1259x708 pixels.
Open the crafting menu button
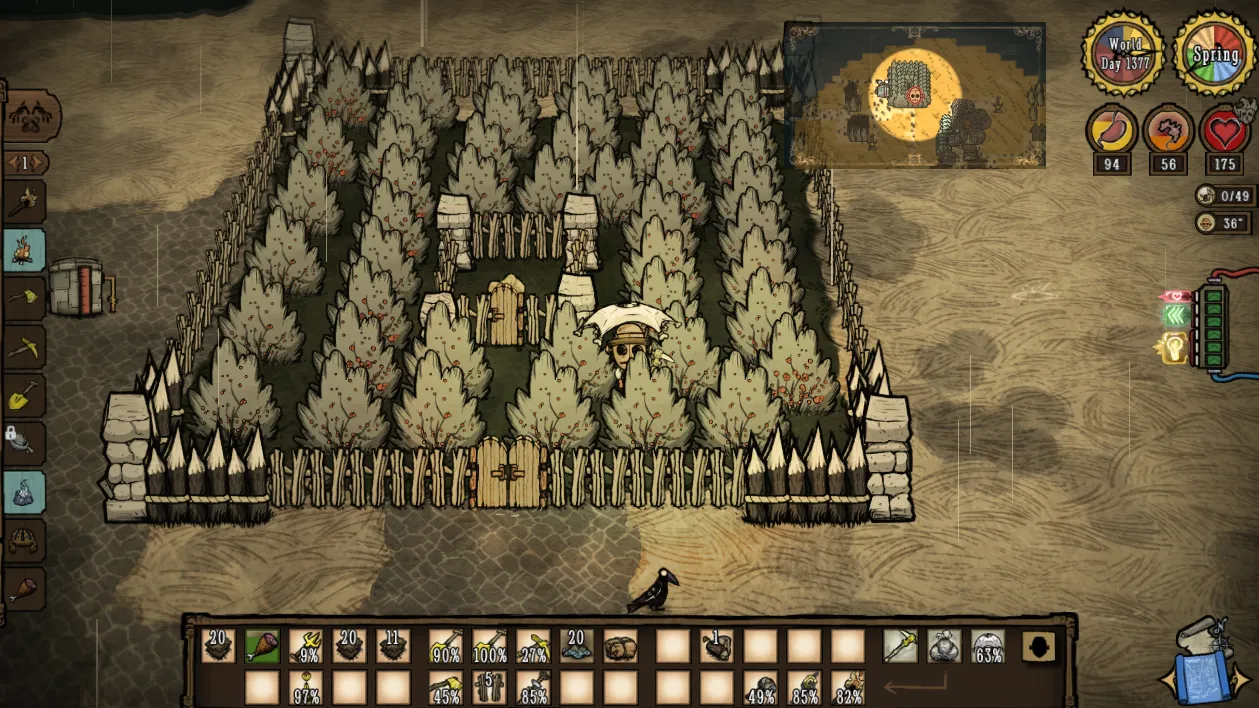[30, 118]
